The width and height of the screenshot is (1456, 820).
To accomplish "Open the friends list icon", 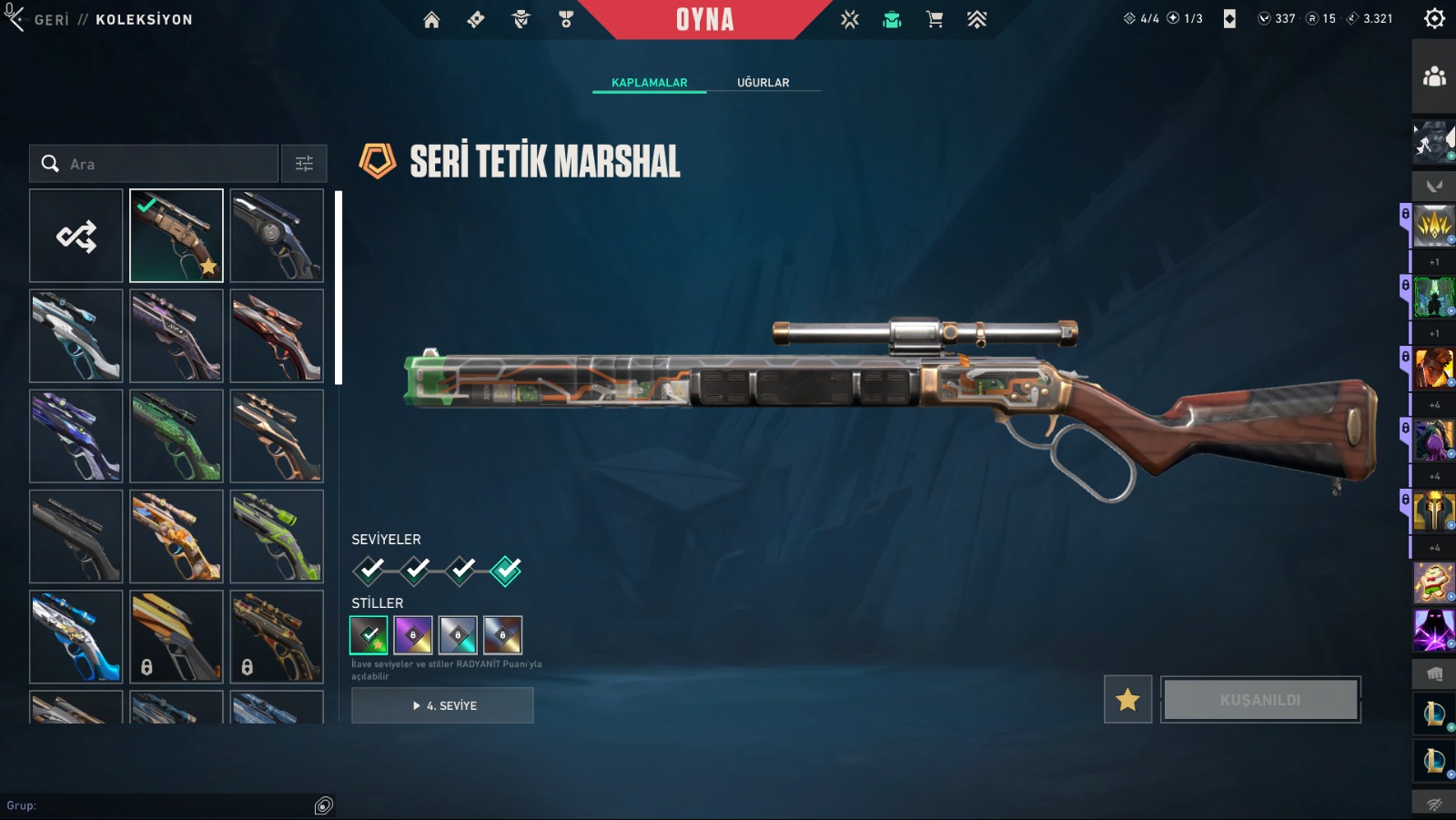I will (1434, 76).
